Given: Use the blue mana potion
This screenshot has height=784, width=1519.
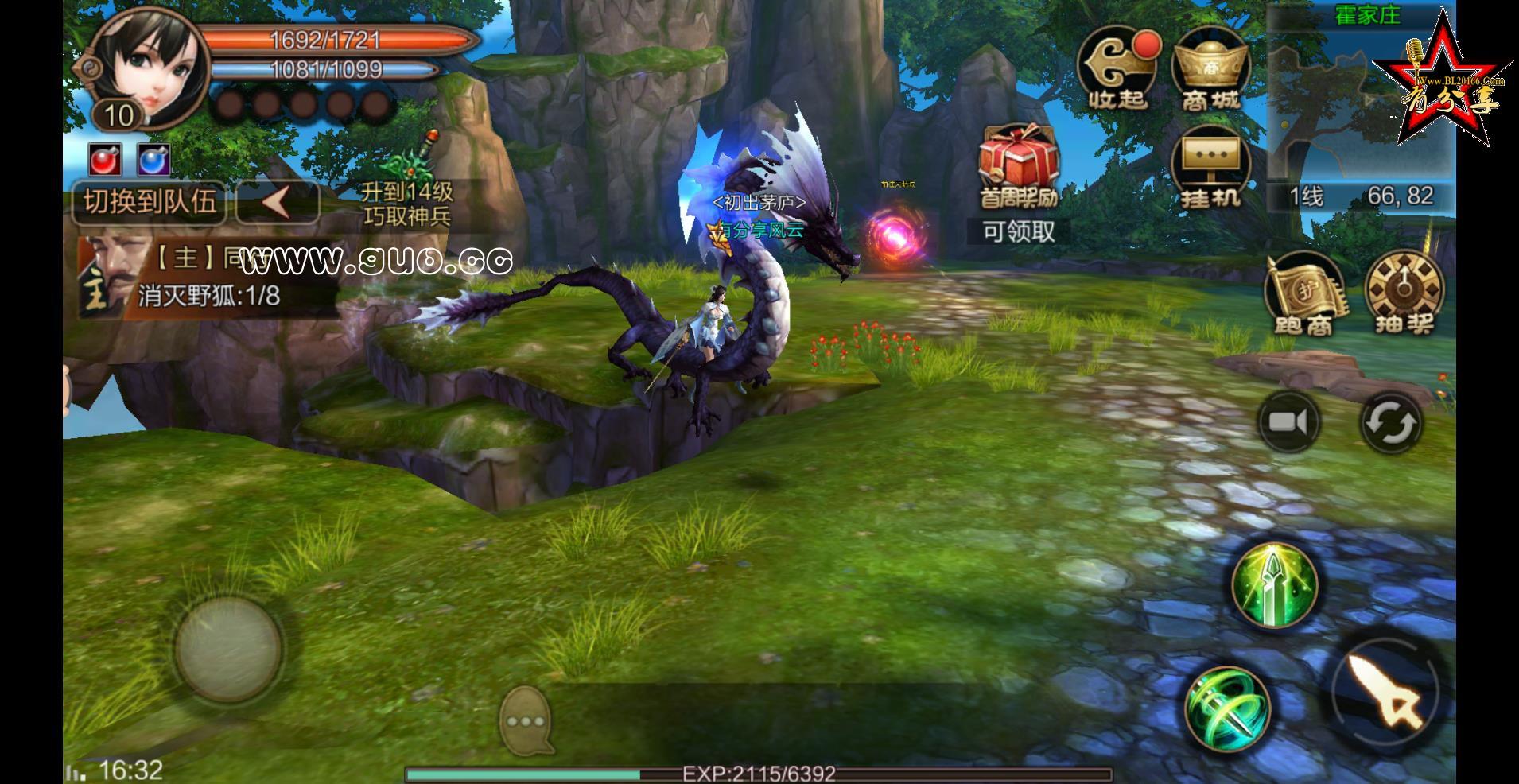Looking at the screenshot, I should pyautogui.click(x=153, y=160).
